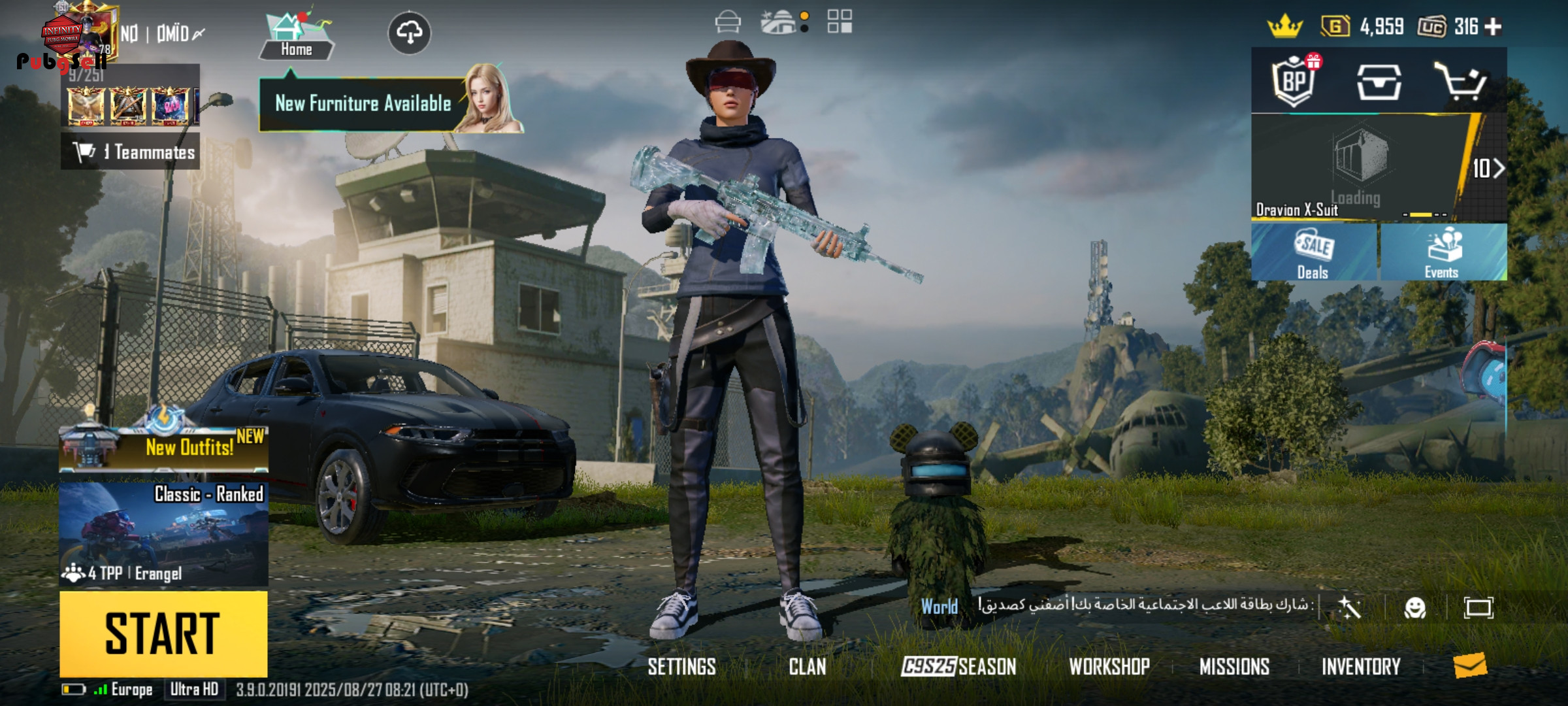Open the CLAN menu
Screen dimensions: 1568x706
(808, 667)
